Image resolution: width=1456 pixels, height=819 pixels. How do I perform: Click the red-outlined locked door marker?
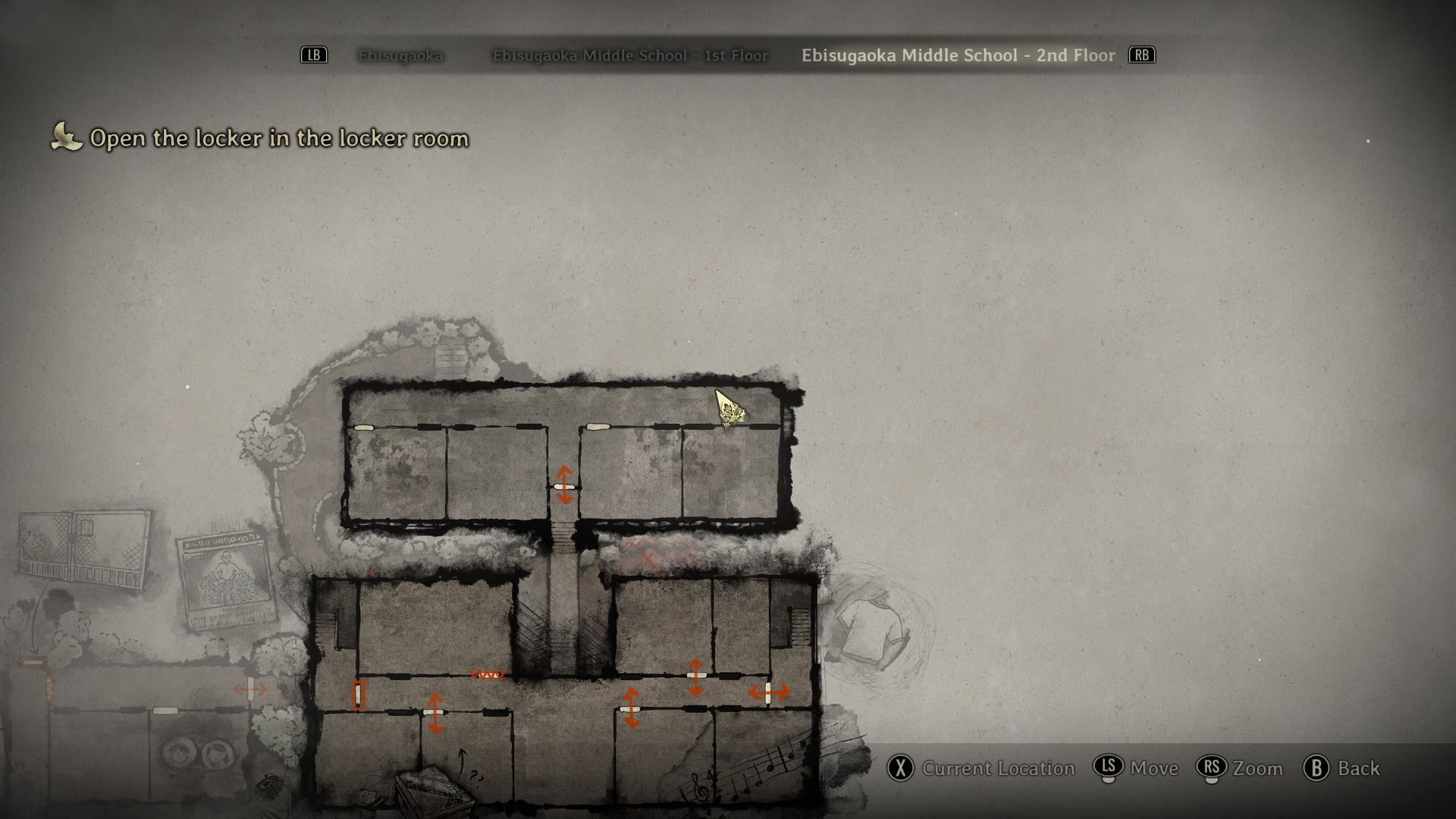[x=358, y=695]
